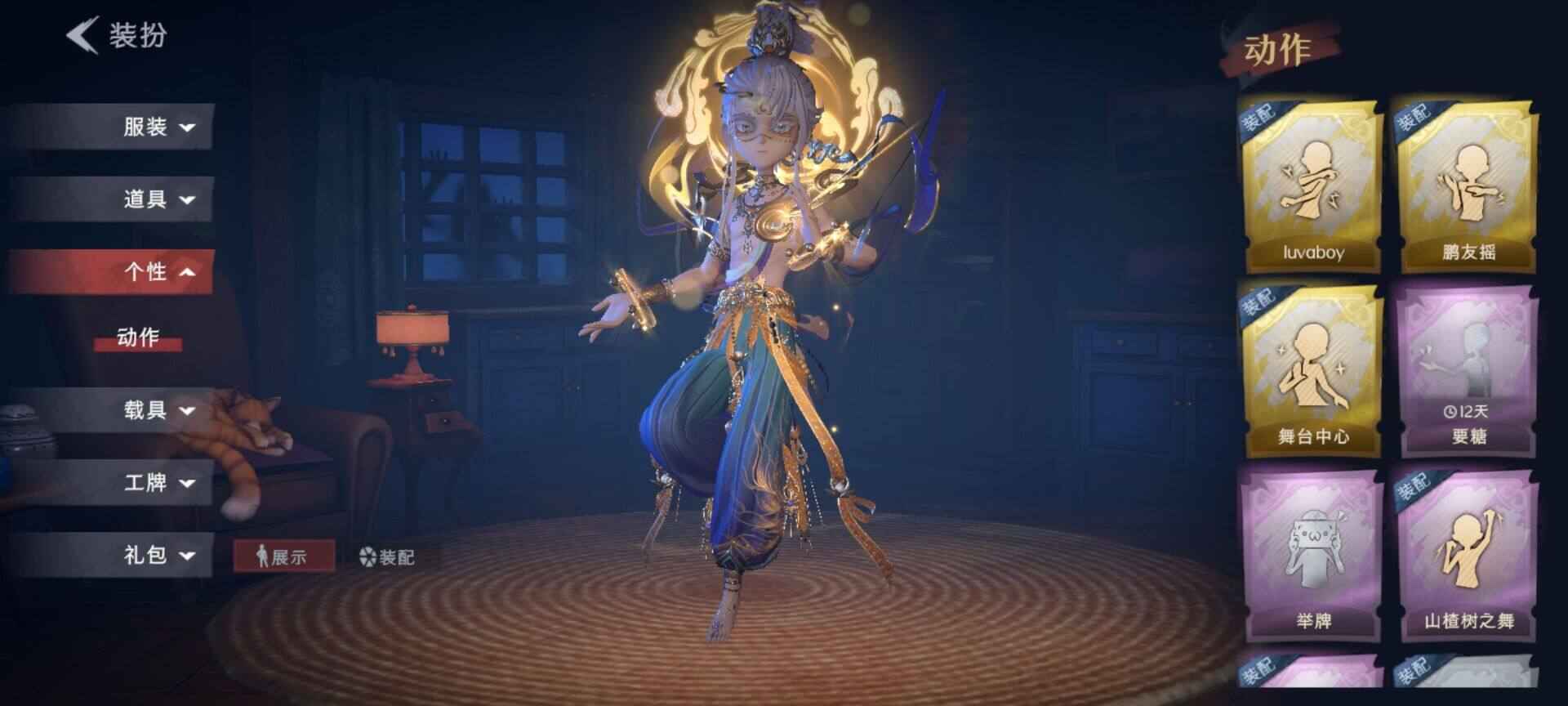Viewport: 1568px width, 706px height.
Task: Choose the 鹏友摇 action card
Action: (1468, 187)
